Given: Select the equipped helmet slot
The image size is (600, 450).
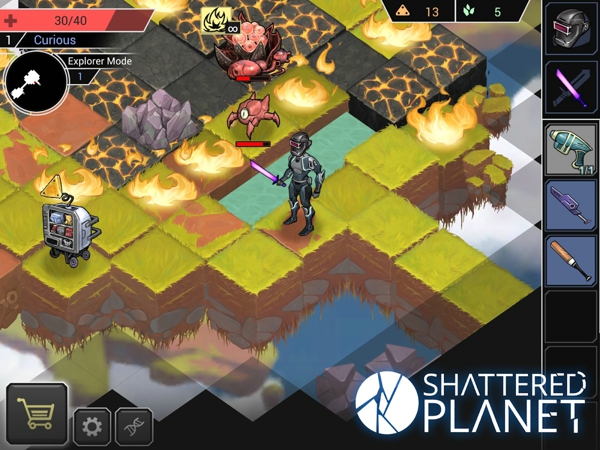Looking at the screenshot, I should [571, 28].
